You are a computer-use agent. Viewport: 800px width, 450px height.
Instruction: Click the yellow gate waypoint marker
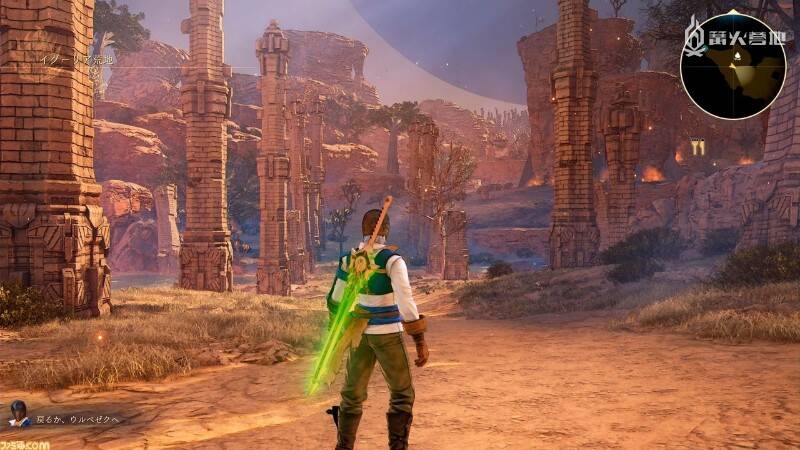(x=697, y=147)
